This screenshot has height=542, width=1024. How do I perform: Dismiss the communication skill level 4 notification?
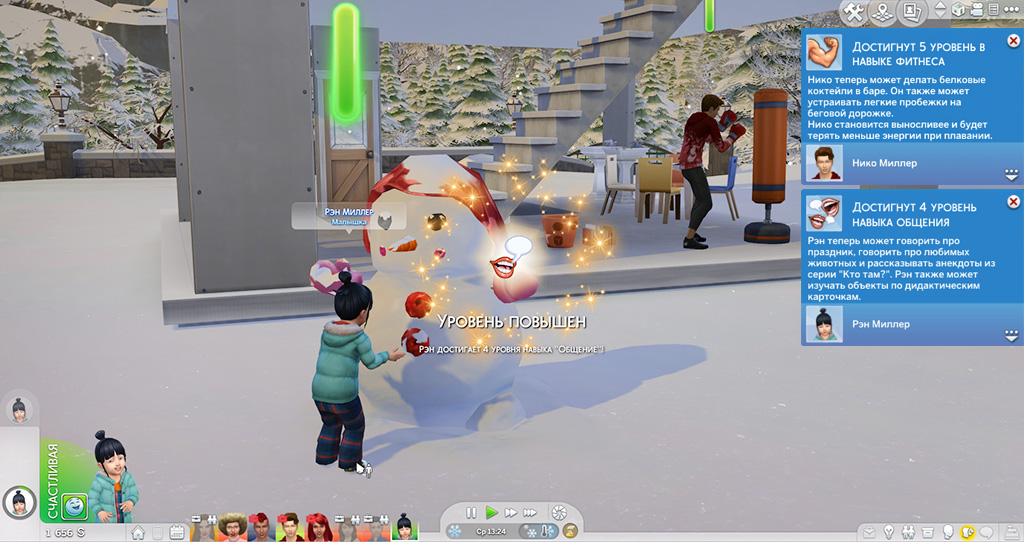point(1013,200)
